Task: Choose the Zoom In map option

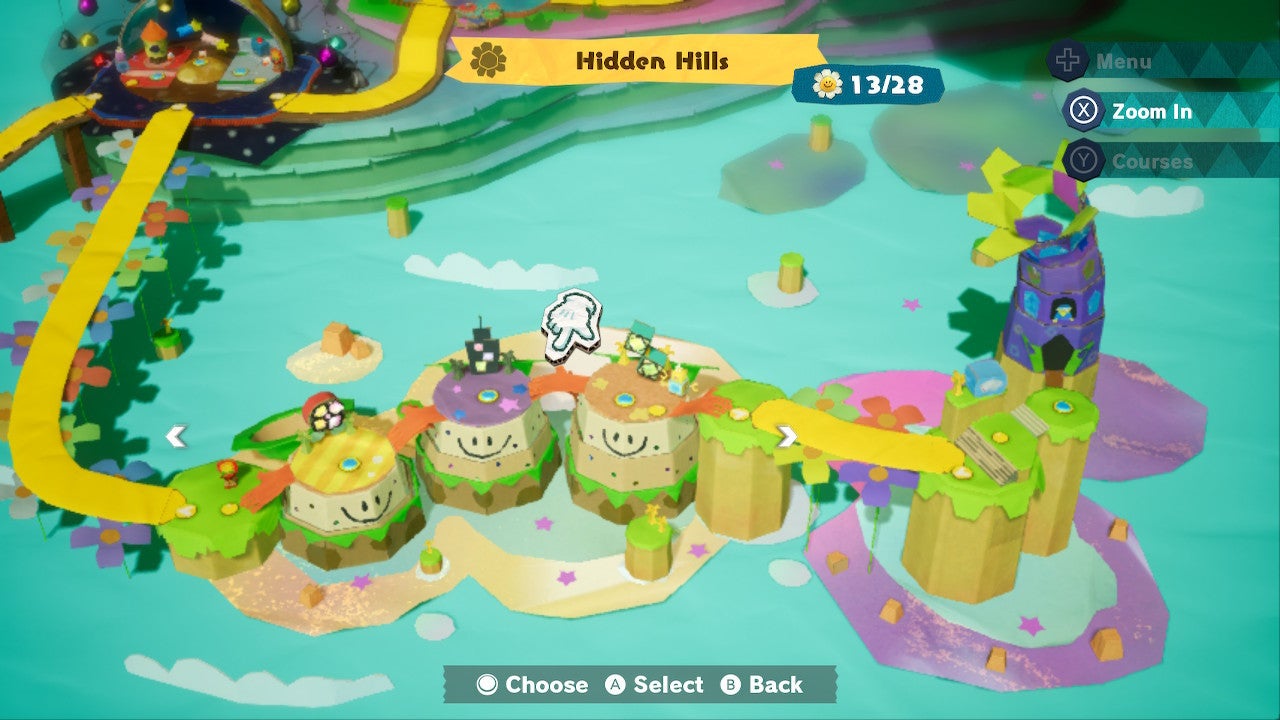Action: coord(1150,111)
